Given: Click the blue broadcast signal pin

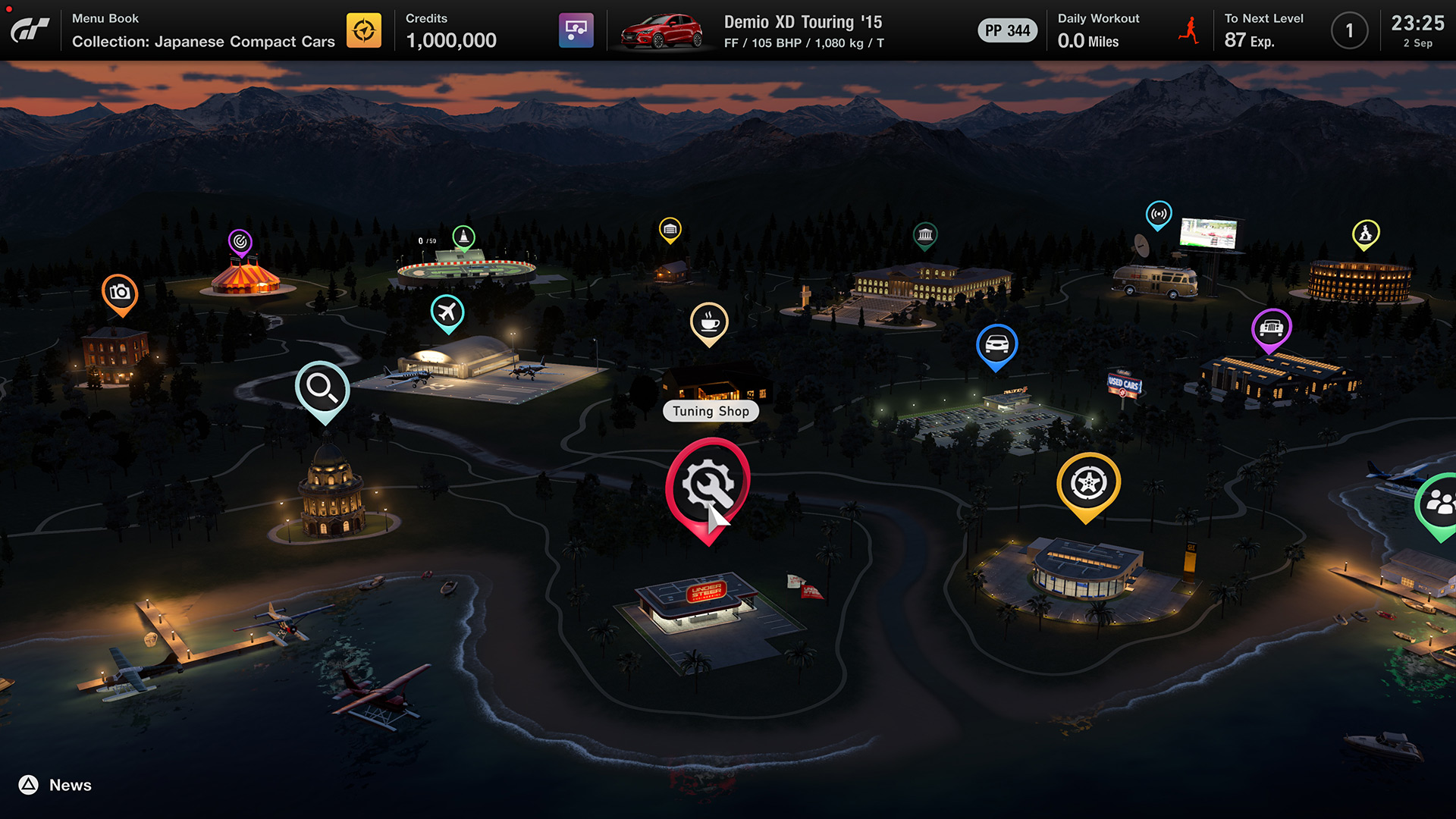Looking at the screenshot, I should click(x=1159, y=215).
